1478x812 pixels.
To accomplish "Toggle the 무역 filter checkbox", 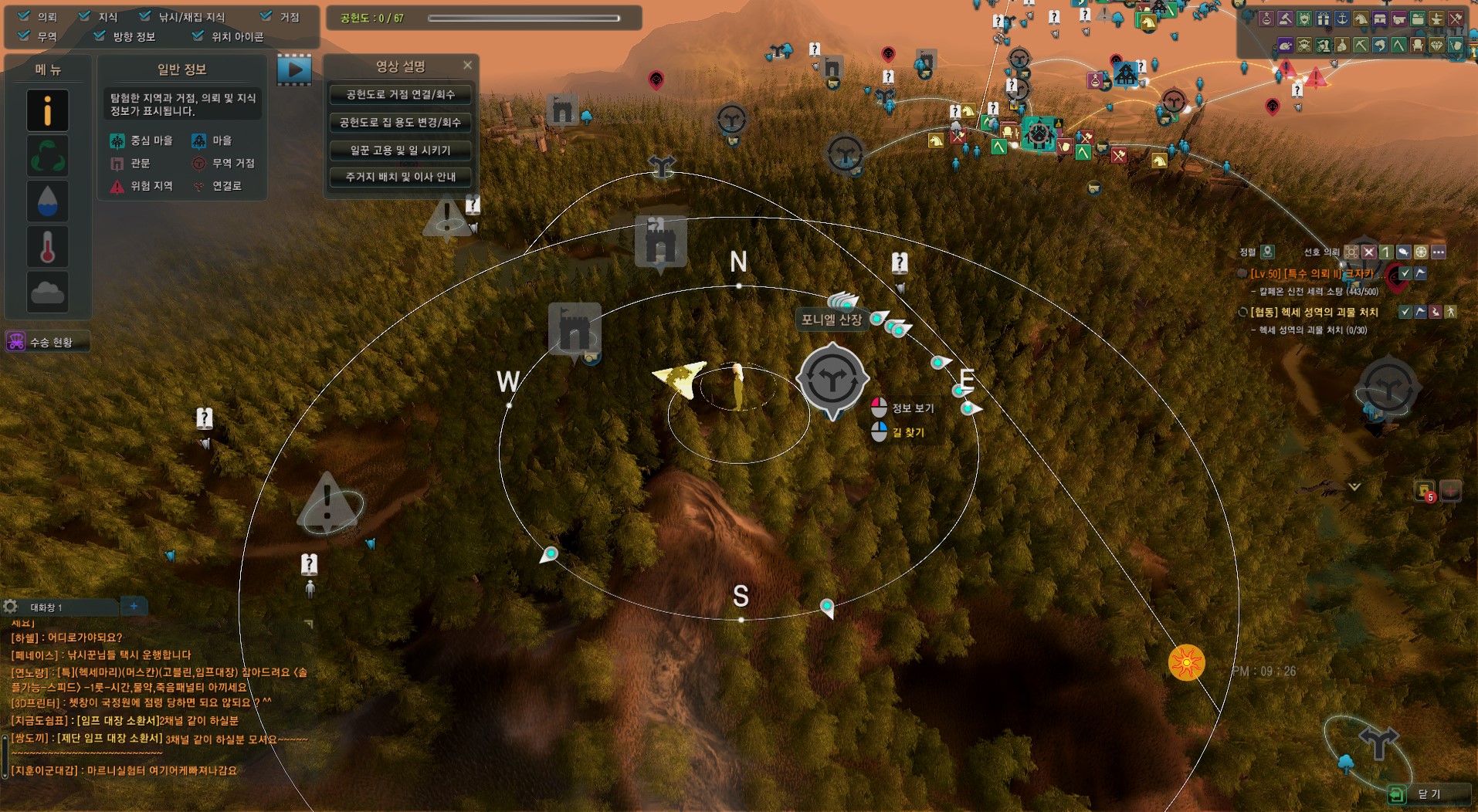I will point(25,36).
